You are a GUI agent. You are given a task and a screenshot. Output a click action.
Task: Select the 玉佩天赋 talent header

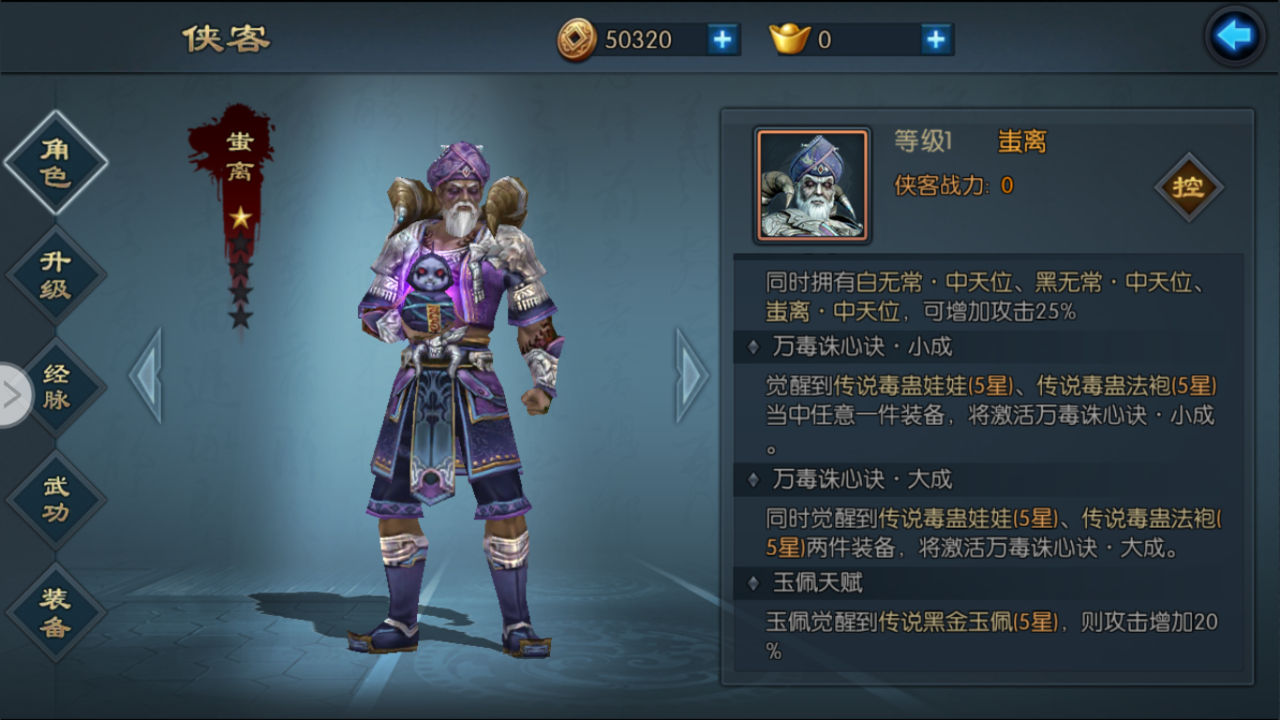(818, 582)
